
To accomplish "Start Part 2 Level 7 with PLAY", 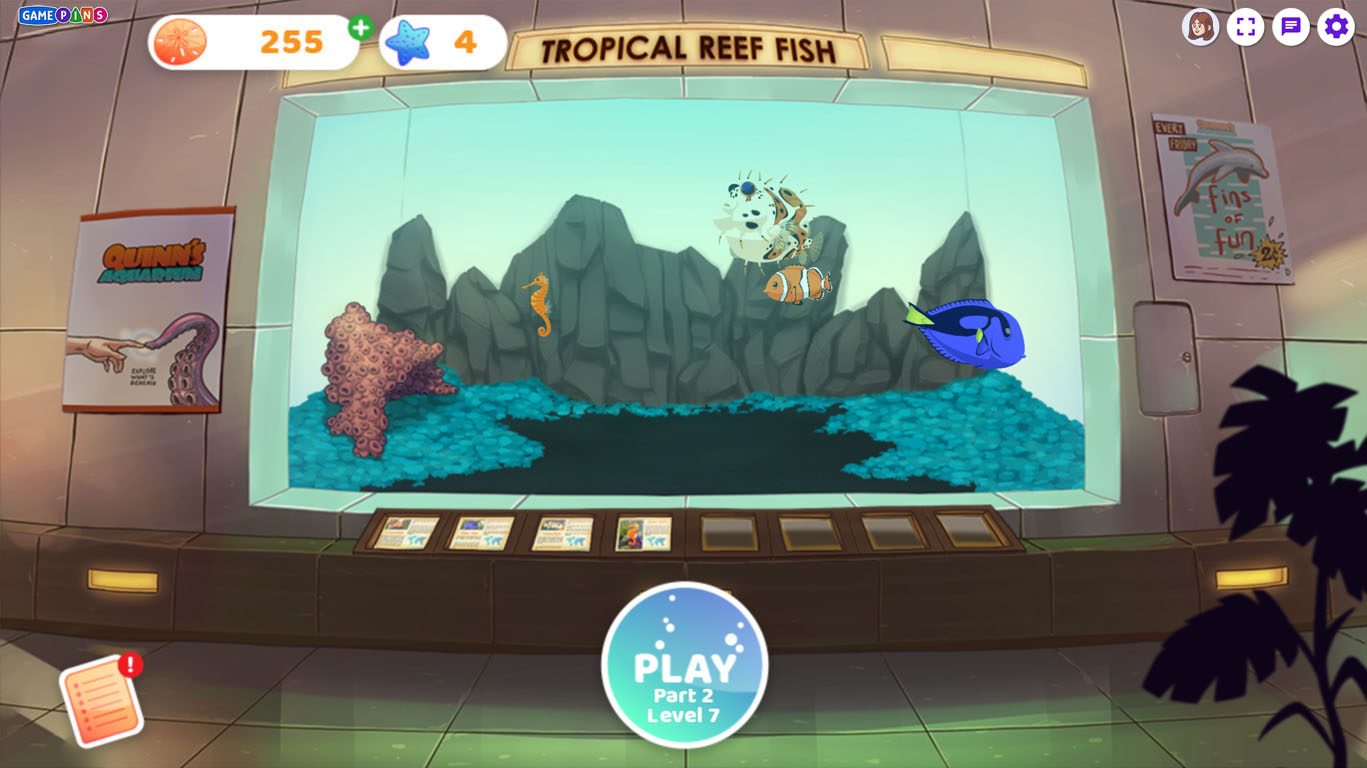I will (x=684, y=665).
